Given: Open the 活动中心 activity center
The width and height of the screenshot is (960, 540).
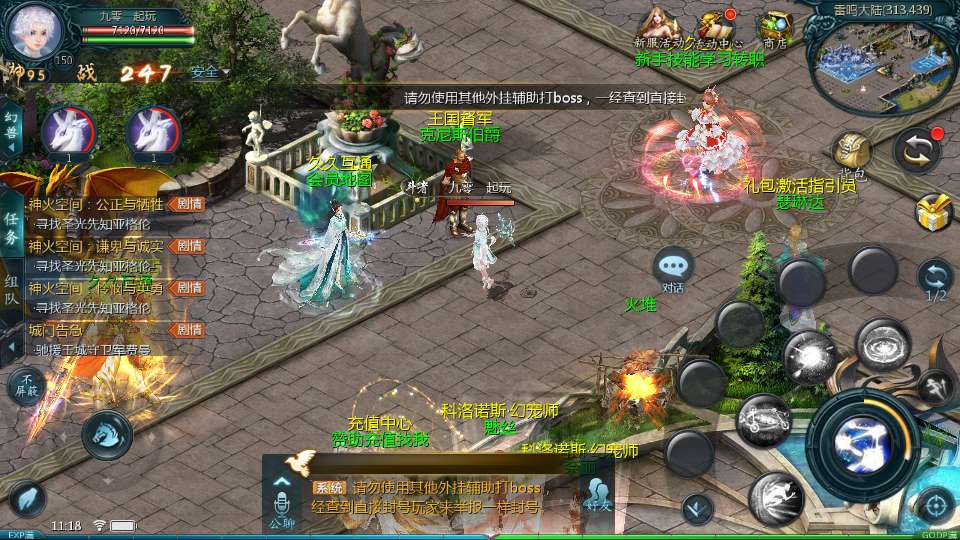Looking at the screenshot, I should pos(716,27).
